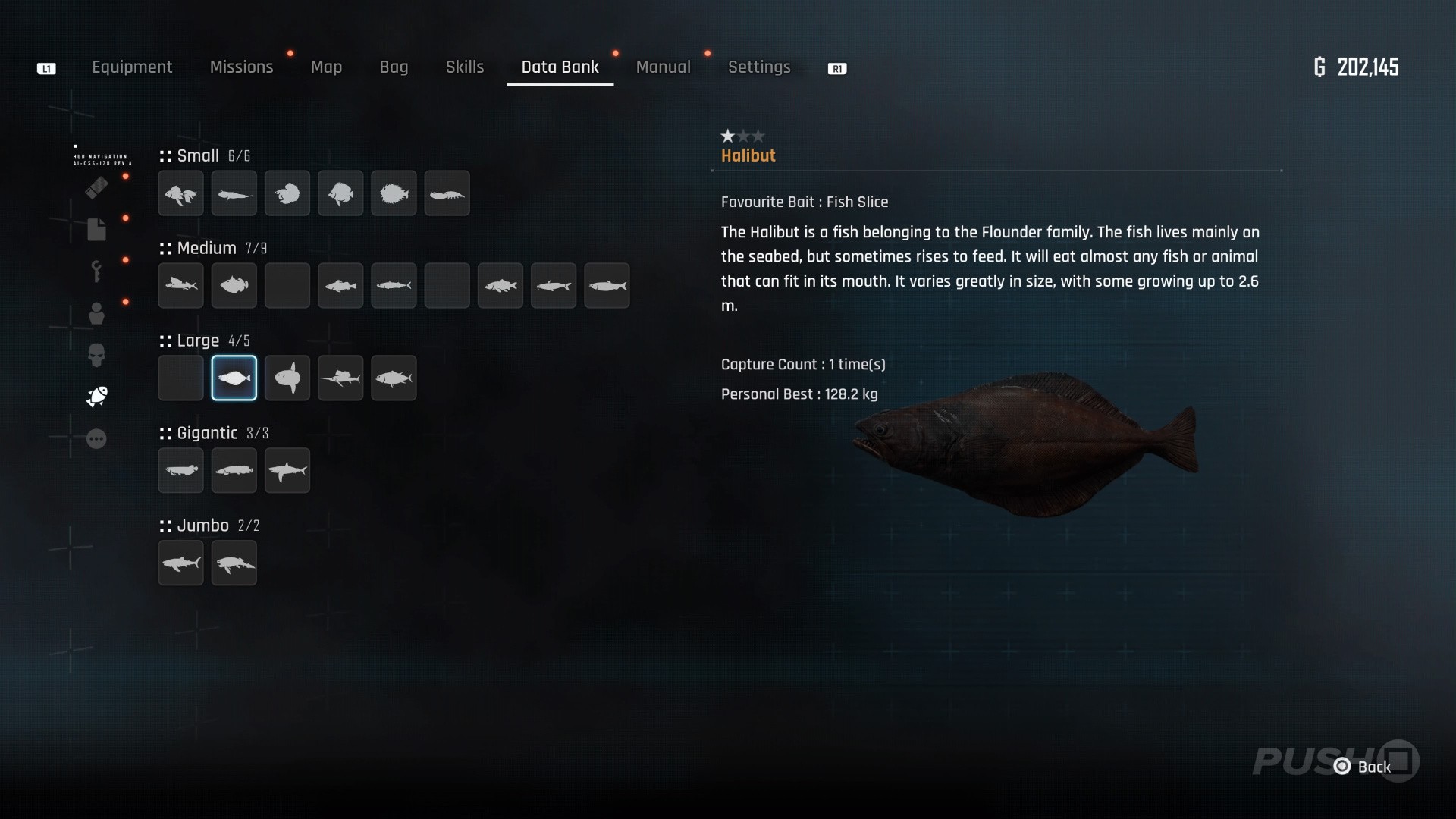Choose the shark entry in Gigantic

pos(287,470)
